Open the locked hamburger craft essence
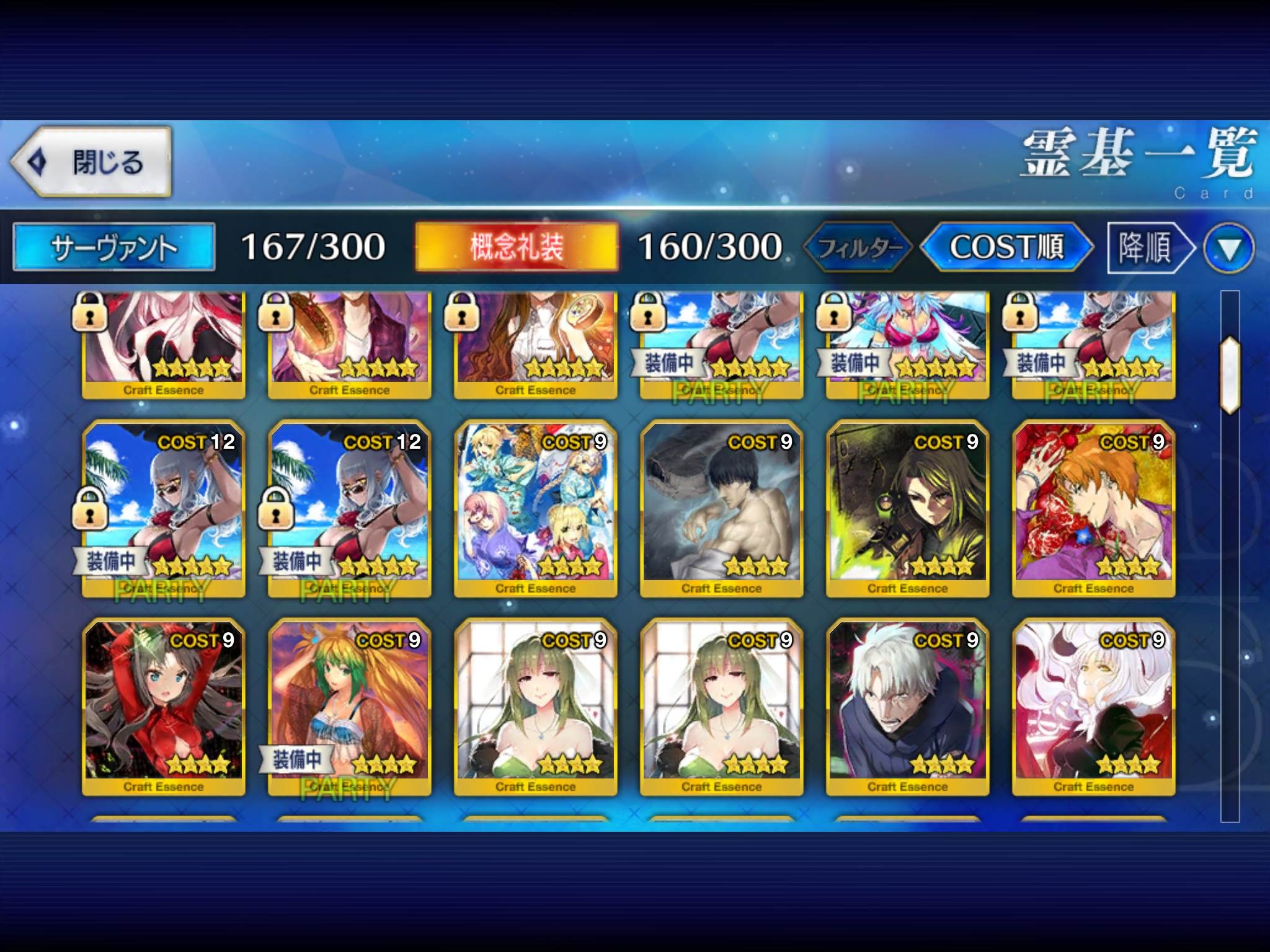Screen dimensions: 1270x952 coord(350,344)
